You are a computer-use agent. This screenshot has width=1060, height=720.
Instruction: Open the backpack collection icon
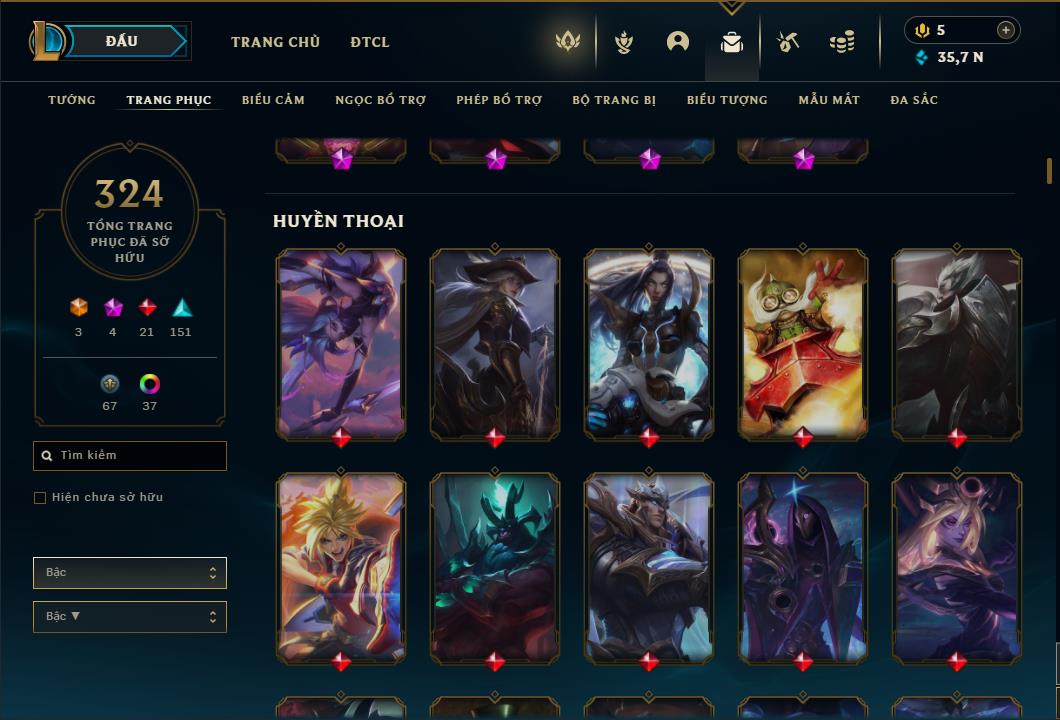[732, 42]
